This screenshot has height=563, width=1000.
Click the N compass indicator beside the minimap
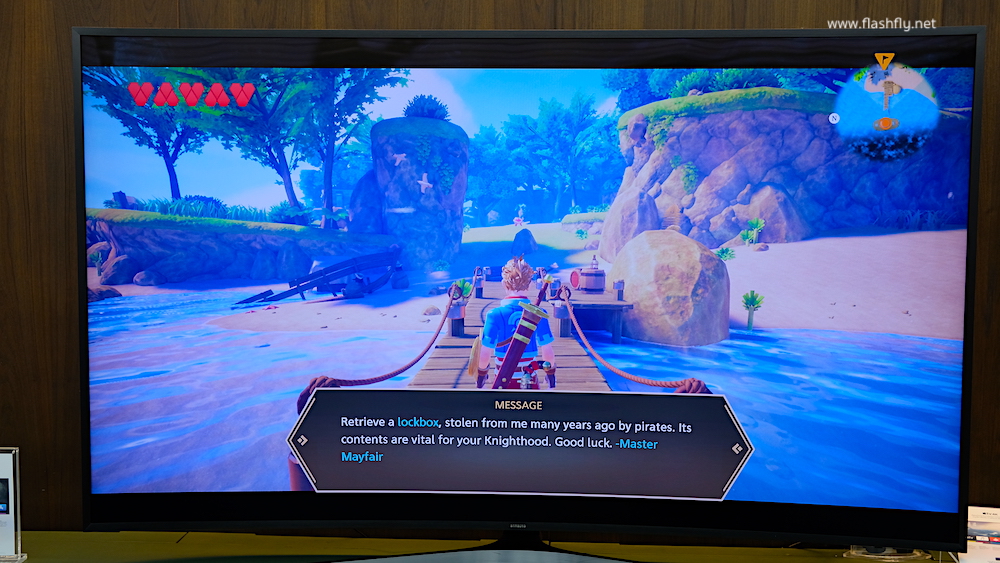click(x=832, y=117)
